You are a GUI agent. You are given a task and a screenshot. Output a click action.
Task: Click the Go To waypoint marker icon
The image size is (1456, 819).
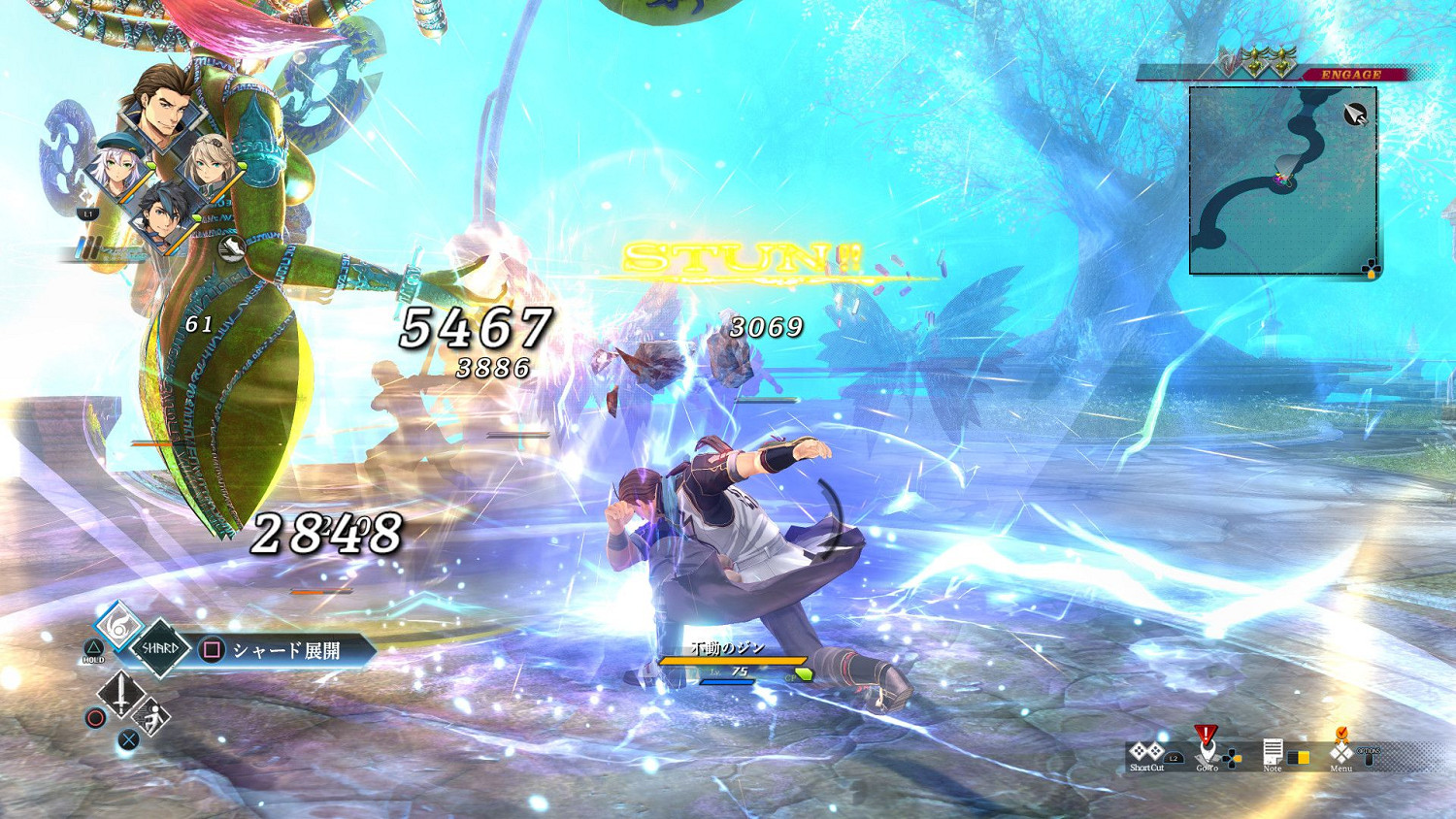(1208, 747)
